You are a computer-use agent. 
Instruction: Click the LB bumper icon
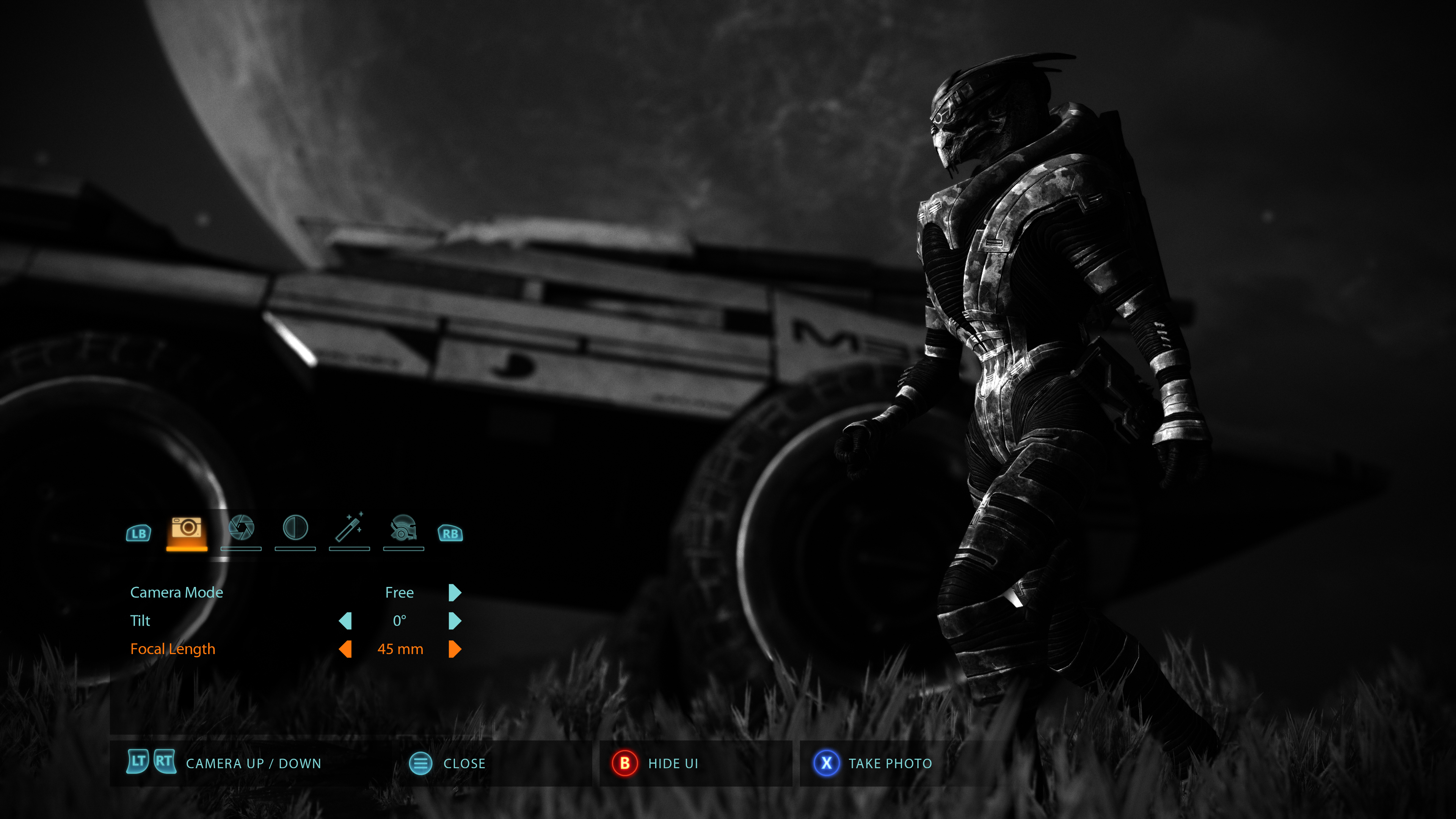pos(138,533)
